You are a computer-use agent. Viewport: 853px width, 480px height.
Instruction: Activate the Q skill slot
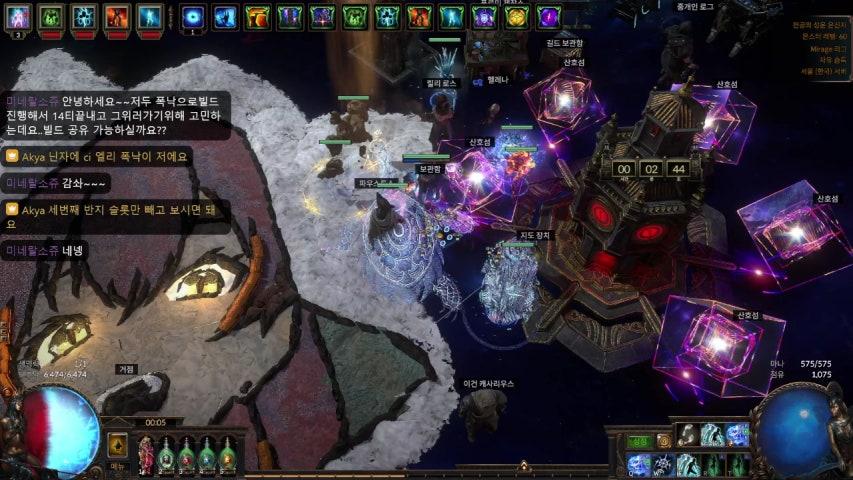pos(638,465)
